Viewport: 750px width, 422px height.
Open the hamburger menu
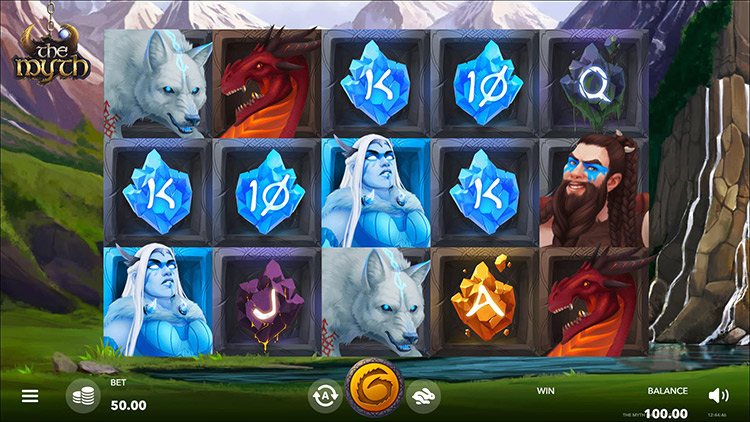[30, 396]
